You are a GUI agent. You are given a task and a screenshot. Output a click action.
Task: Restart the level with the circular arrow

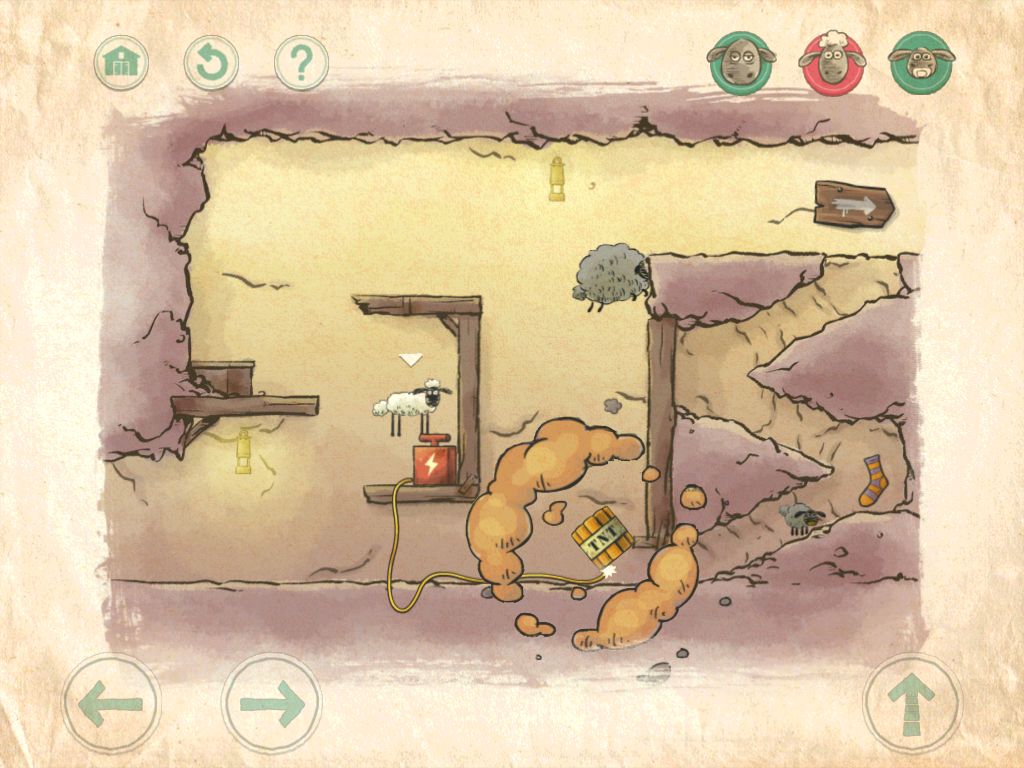(211, 63)
